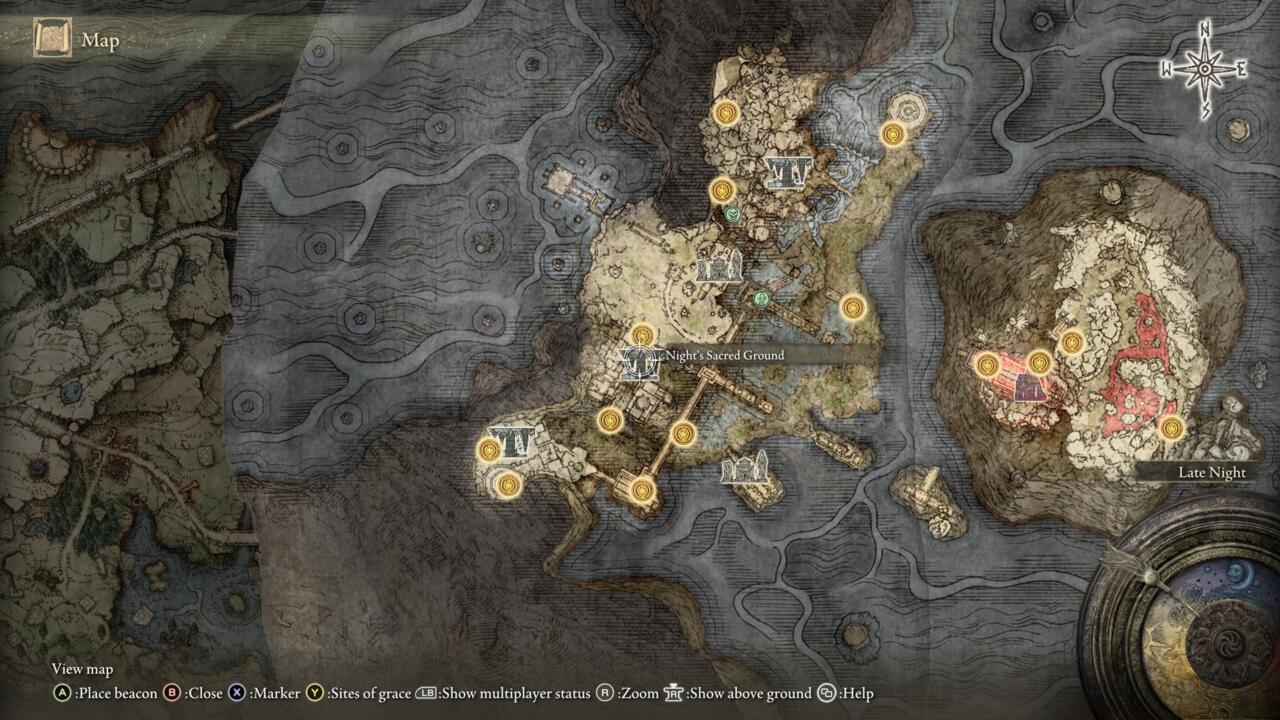Click the Map scroll icon in the header
The image size is (1280, 720).
52,39
